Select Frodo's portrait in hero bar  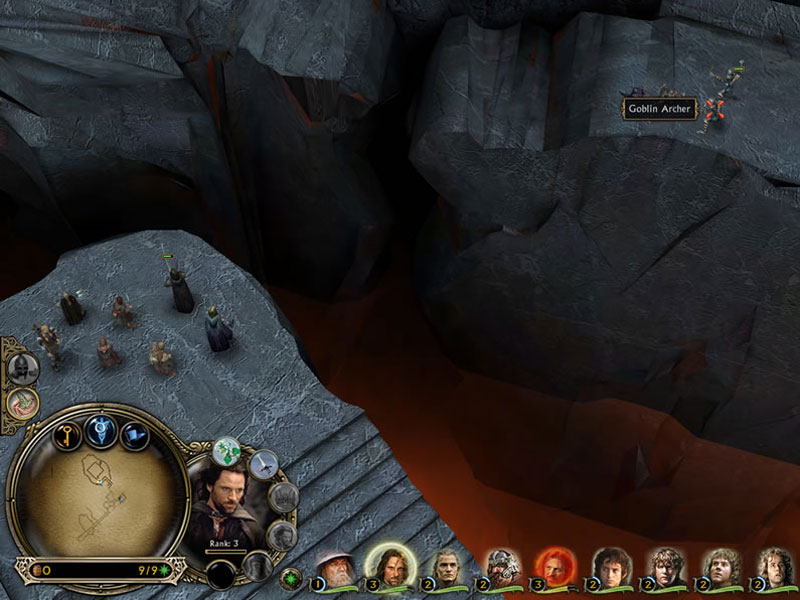point(609,567)
